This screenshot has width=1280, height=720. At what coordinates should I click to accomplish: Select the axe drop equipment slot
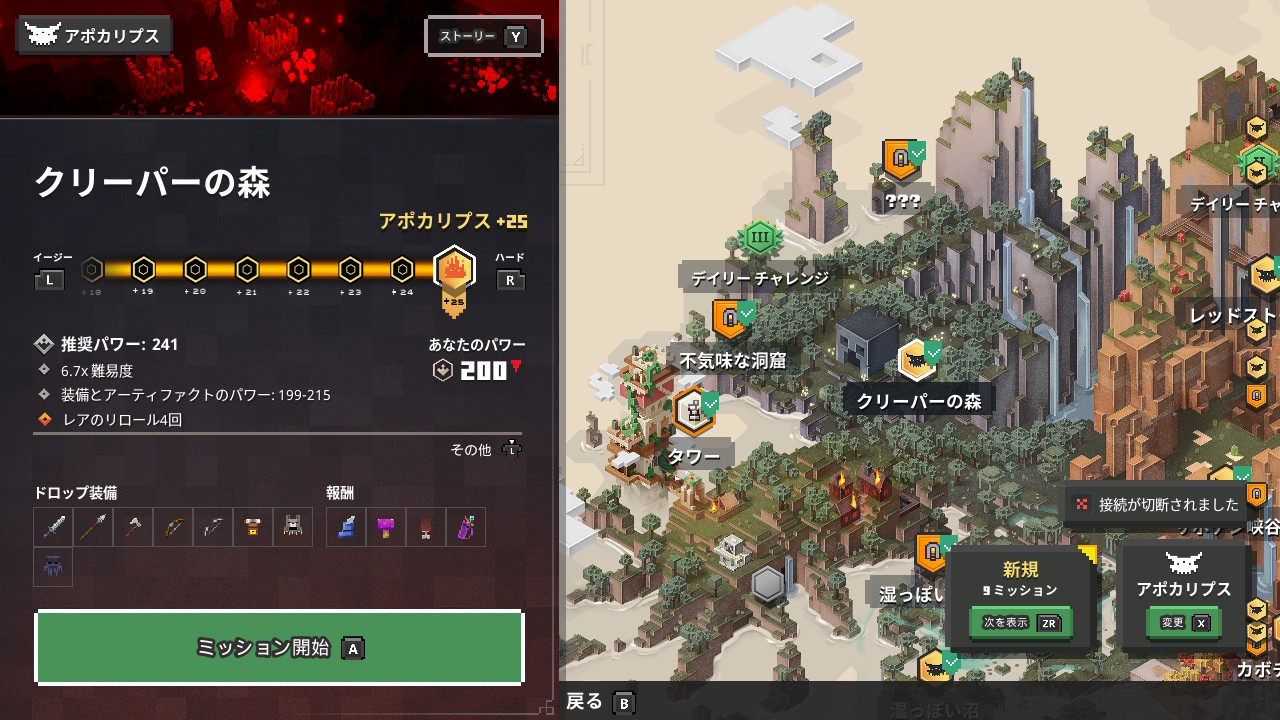[133, 527]
